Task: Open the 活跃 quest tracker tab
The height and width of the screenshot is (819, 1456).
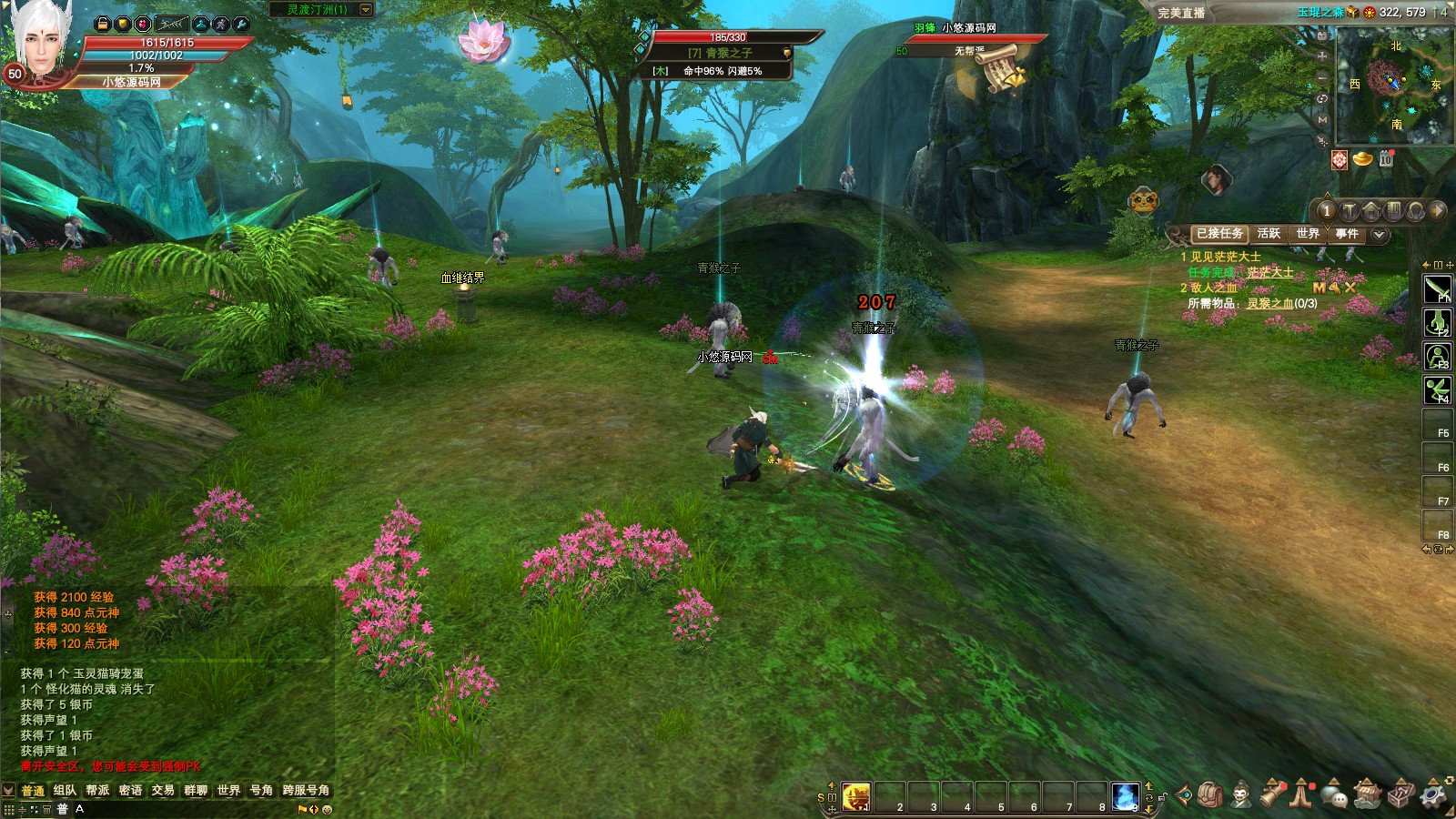Action: [x=1269, y=234]
